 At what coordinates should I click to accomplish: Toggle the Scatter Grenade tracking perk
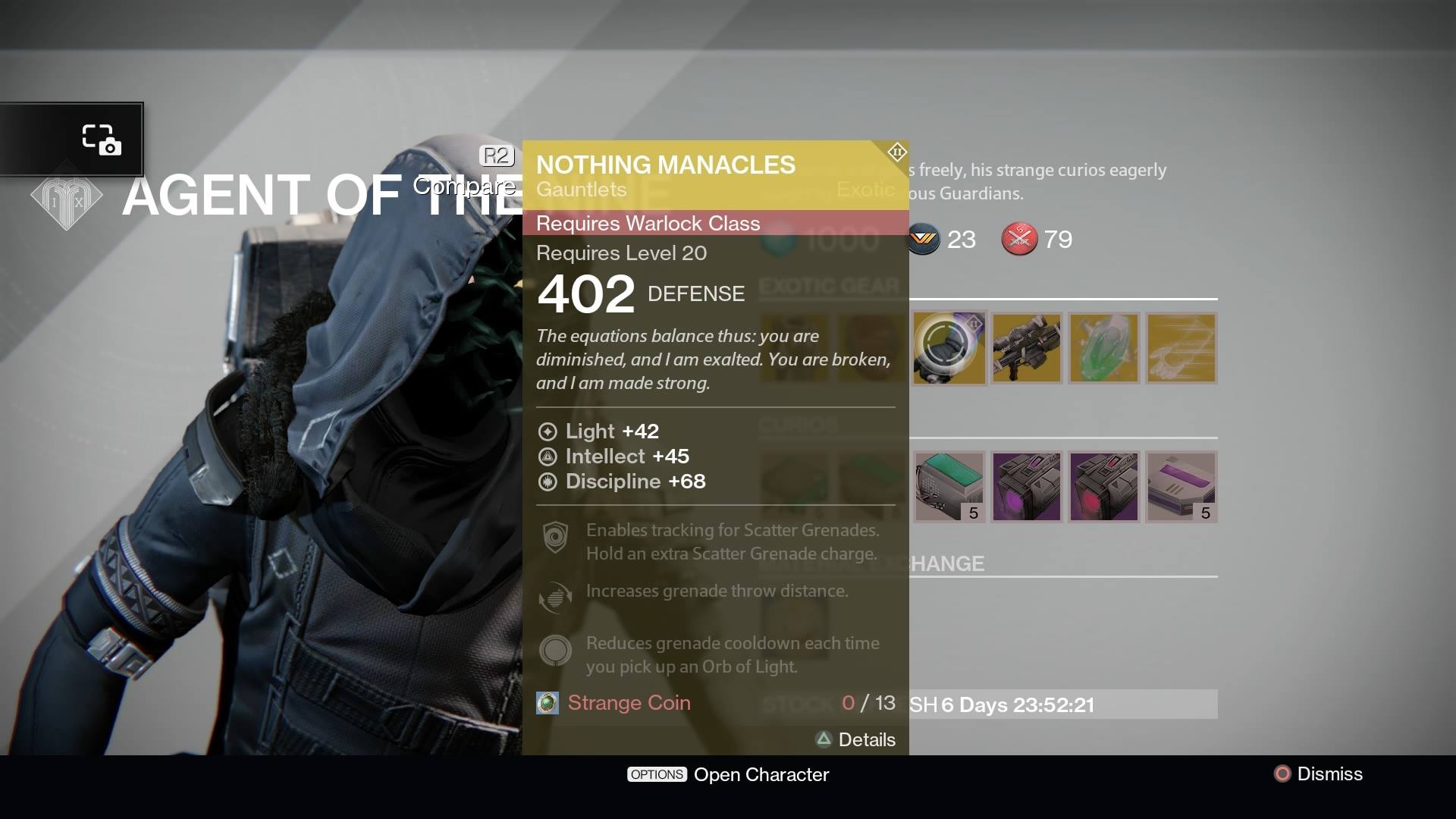point(557,537)
